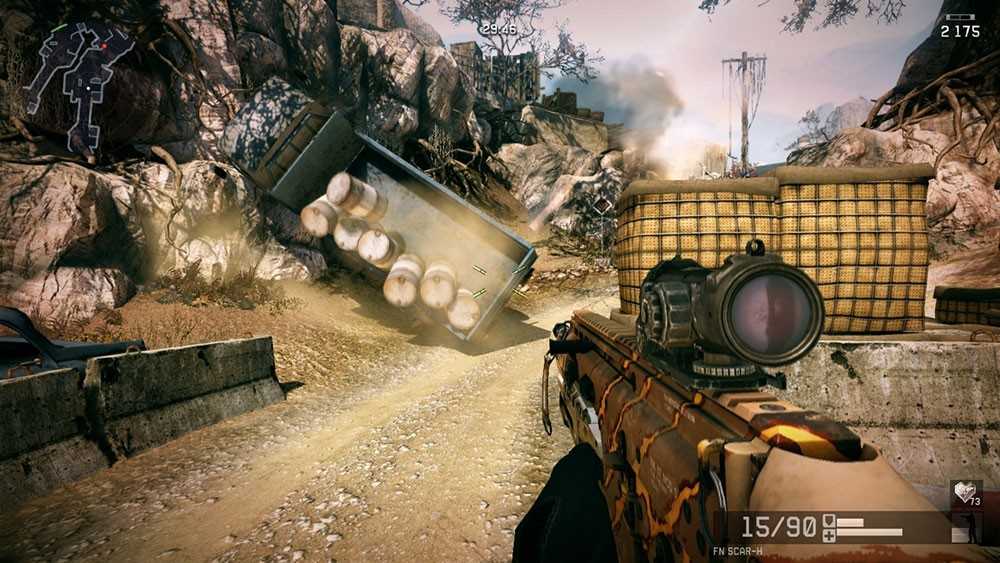Screen dimensions: 1000x563
Task: Select the red enemy marker on the minimap
Action: 102,47
